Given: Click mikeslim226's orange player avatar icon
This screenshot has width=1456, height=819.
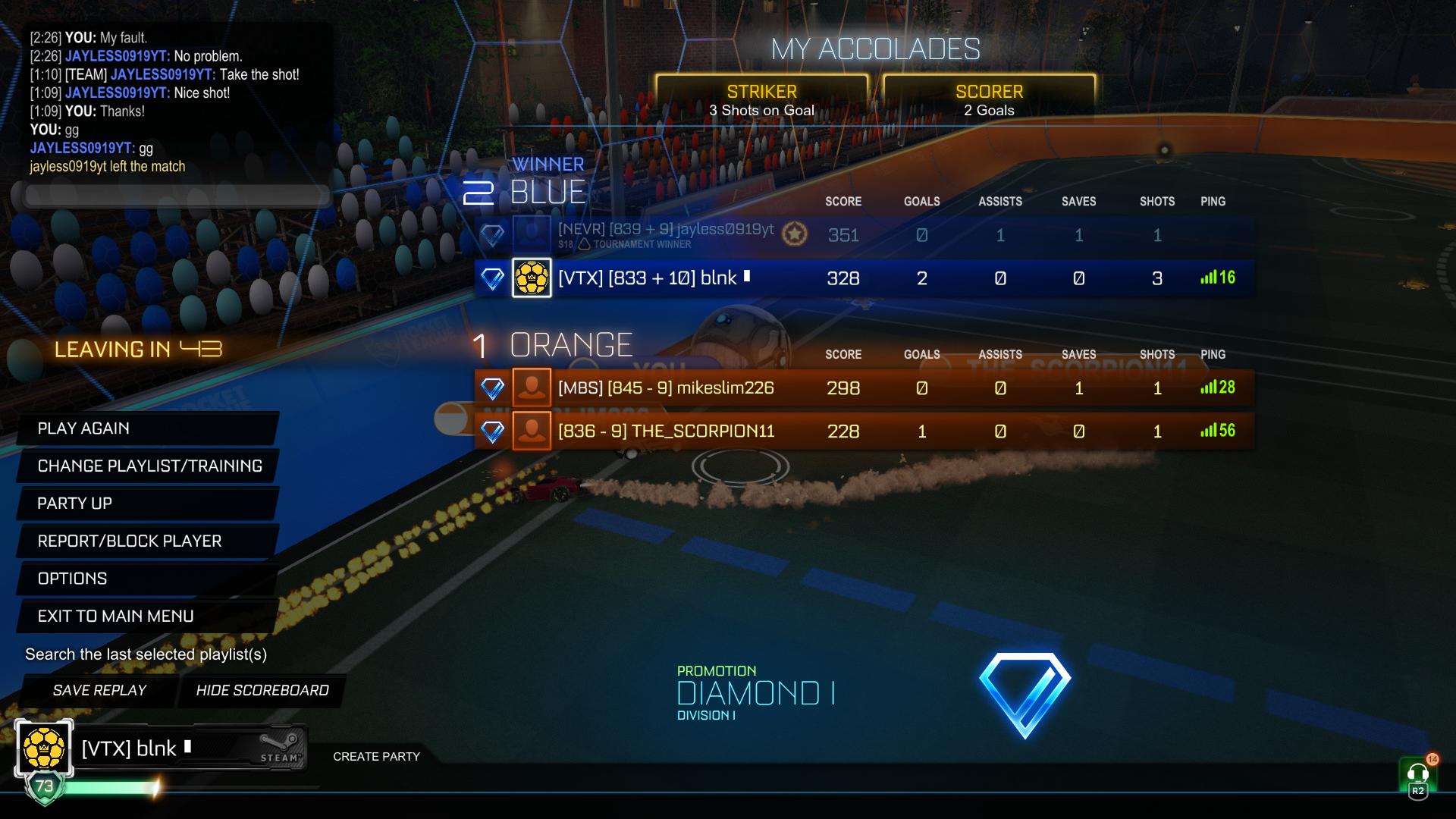Looking at the screenshot, I should [532, 388].
